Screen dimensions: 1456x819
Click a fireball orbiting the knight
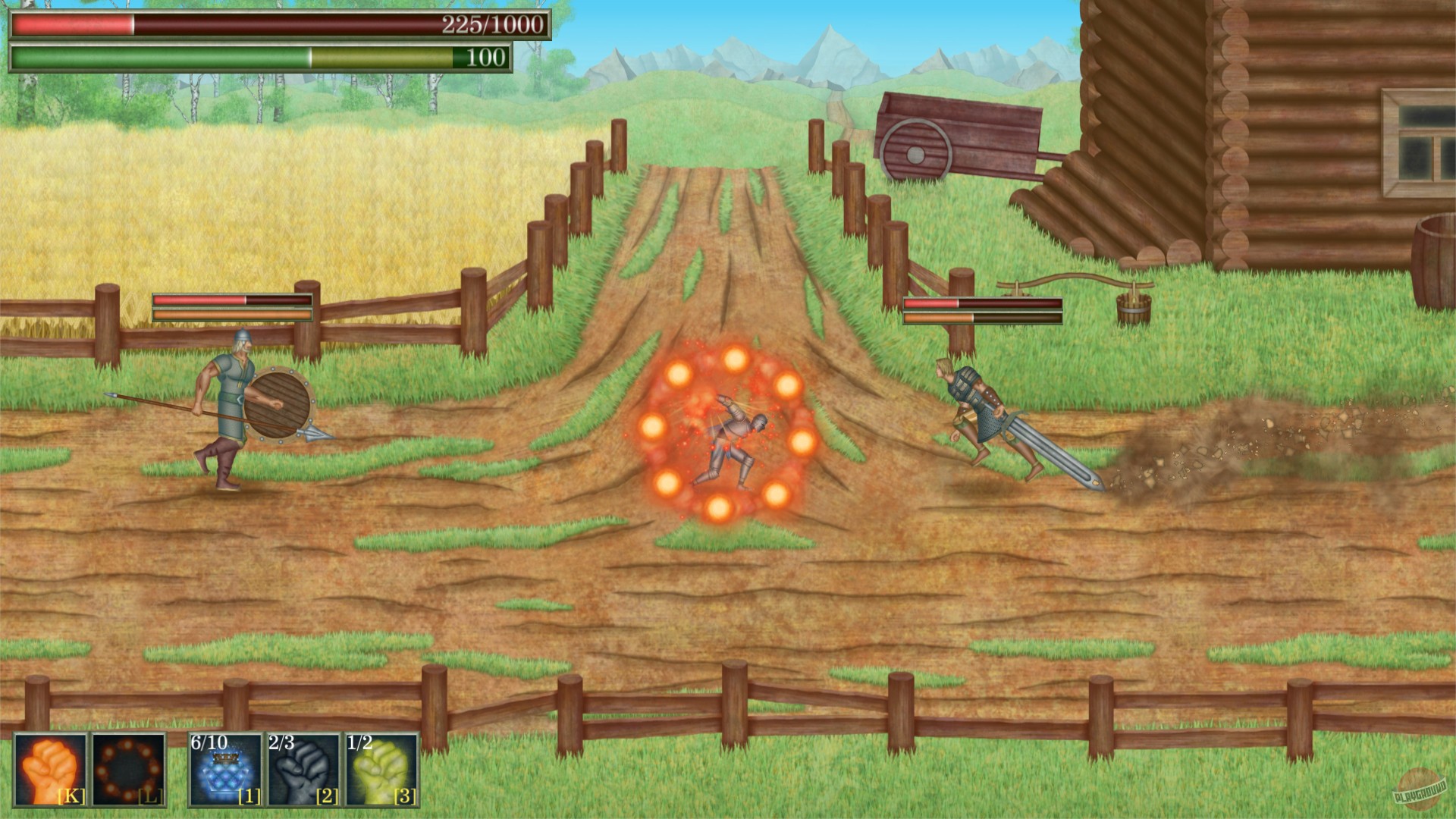pos(736,358)
